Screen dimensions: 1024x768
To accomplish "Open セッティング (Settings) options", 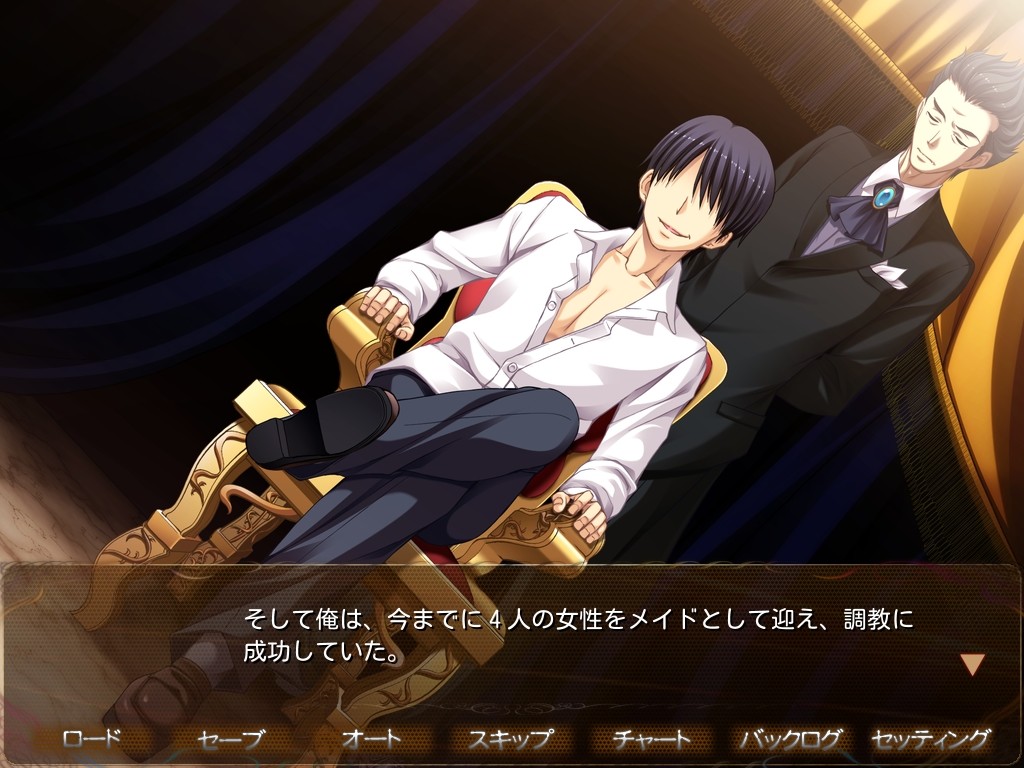I will click(931, 739).
